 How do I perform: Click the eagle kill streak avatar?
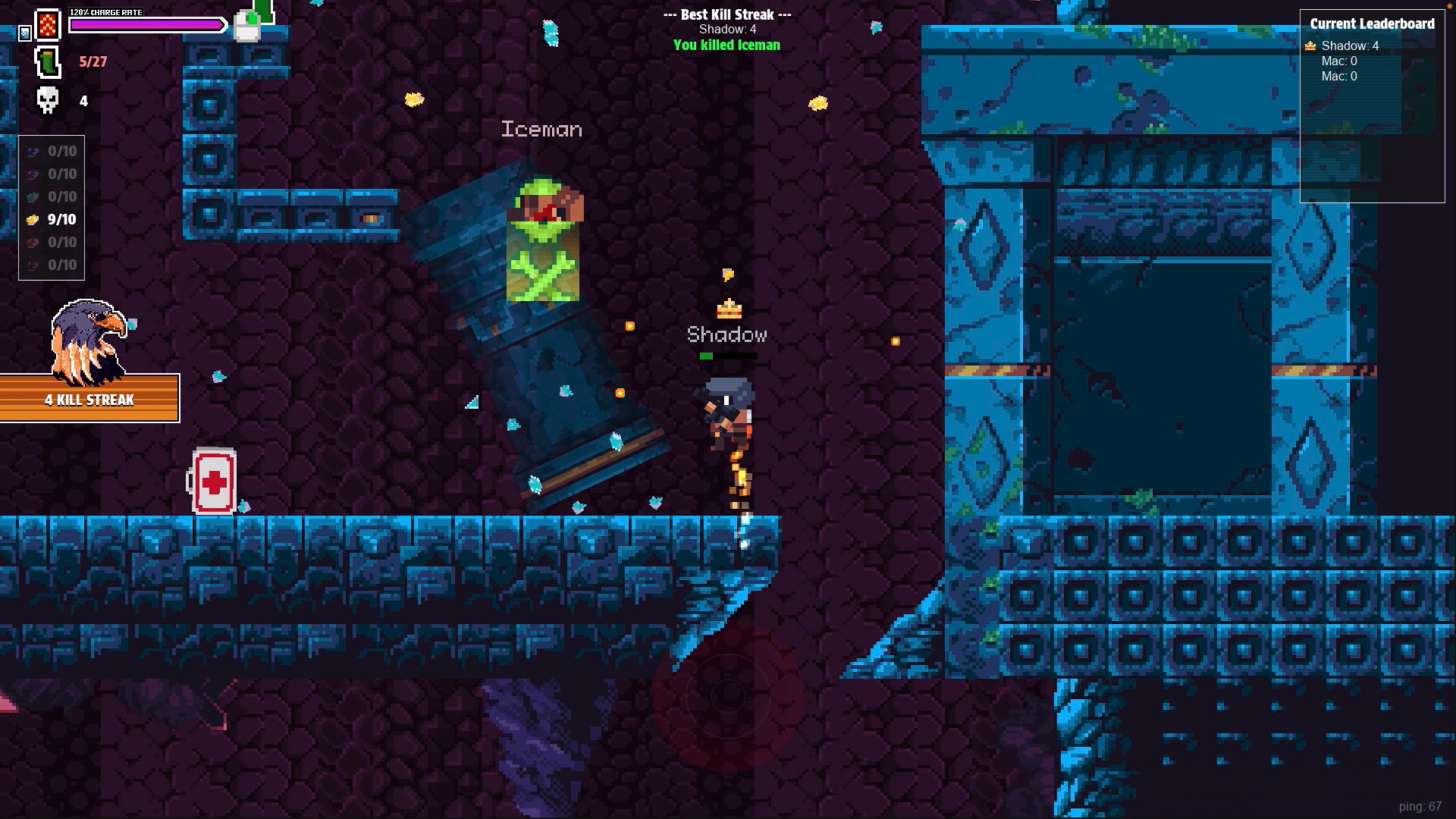87,341
